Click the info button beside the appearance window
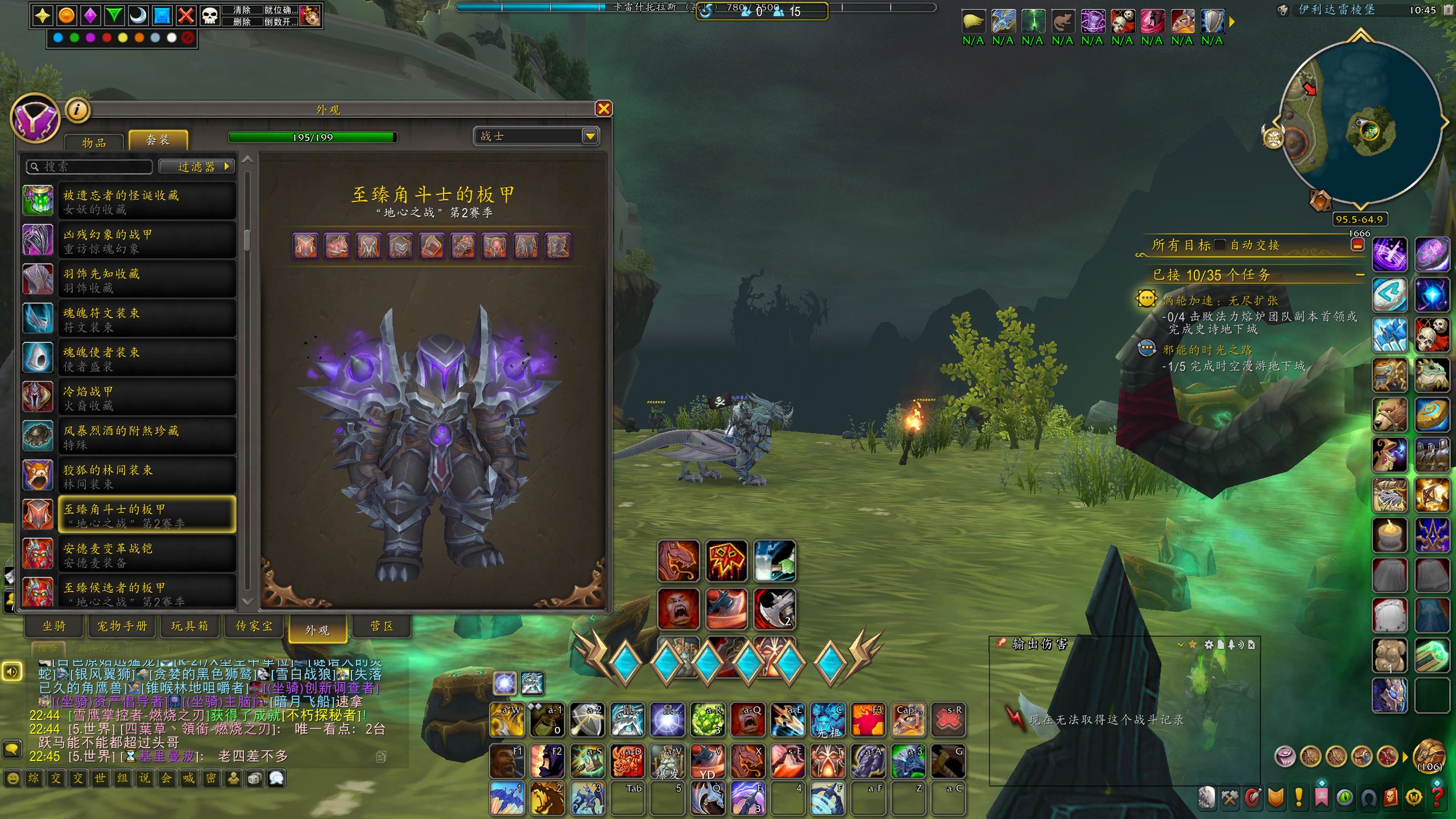 click(x=78, y=110)
